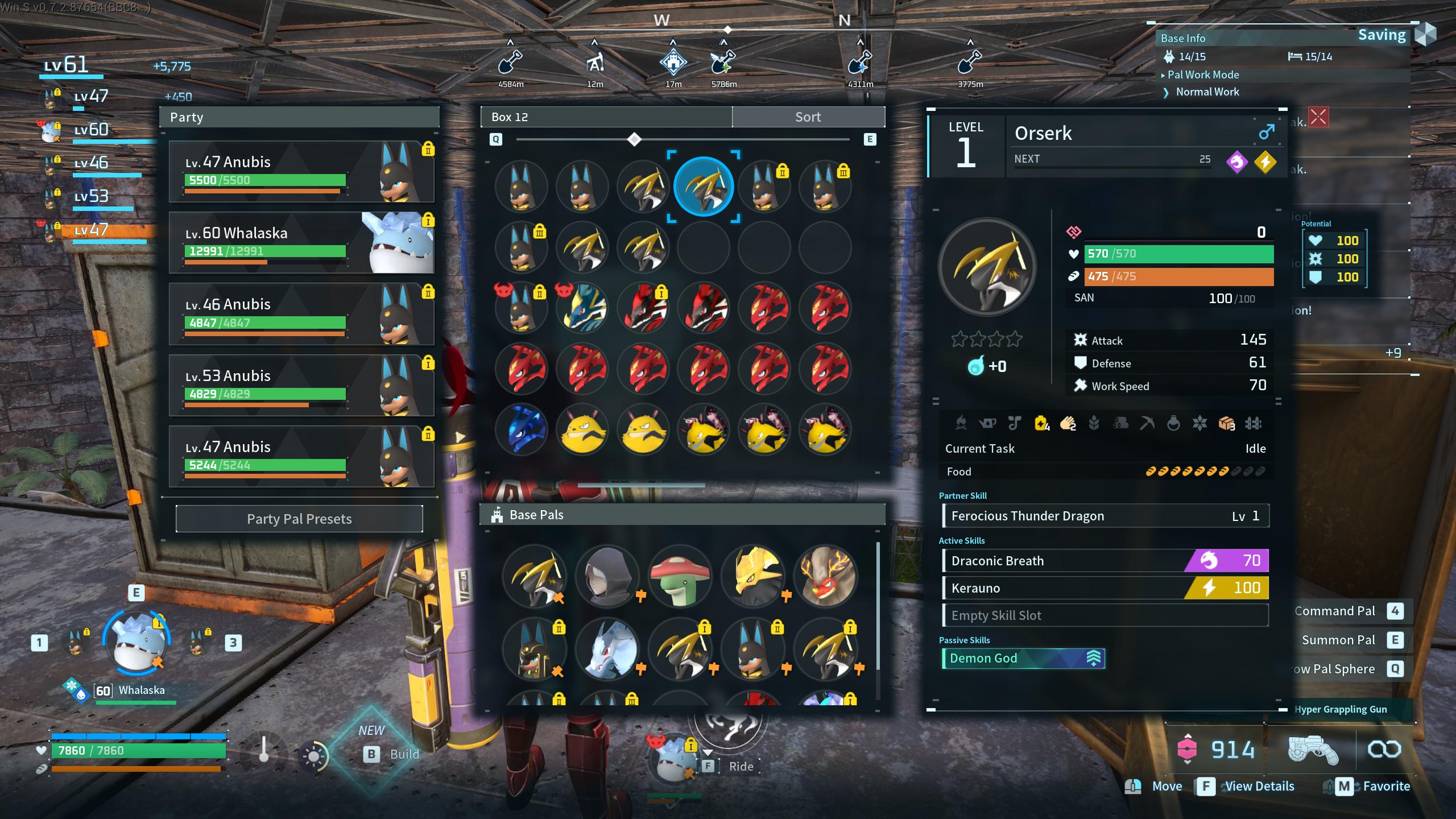Inspect the Demon God passive skill
The image size is (1456, 819).
[x=1023, y=659]
